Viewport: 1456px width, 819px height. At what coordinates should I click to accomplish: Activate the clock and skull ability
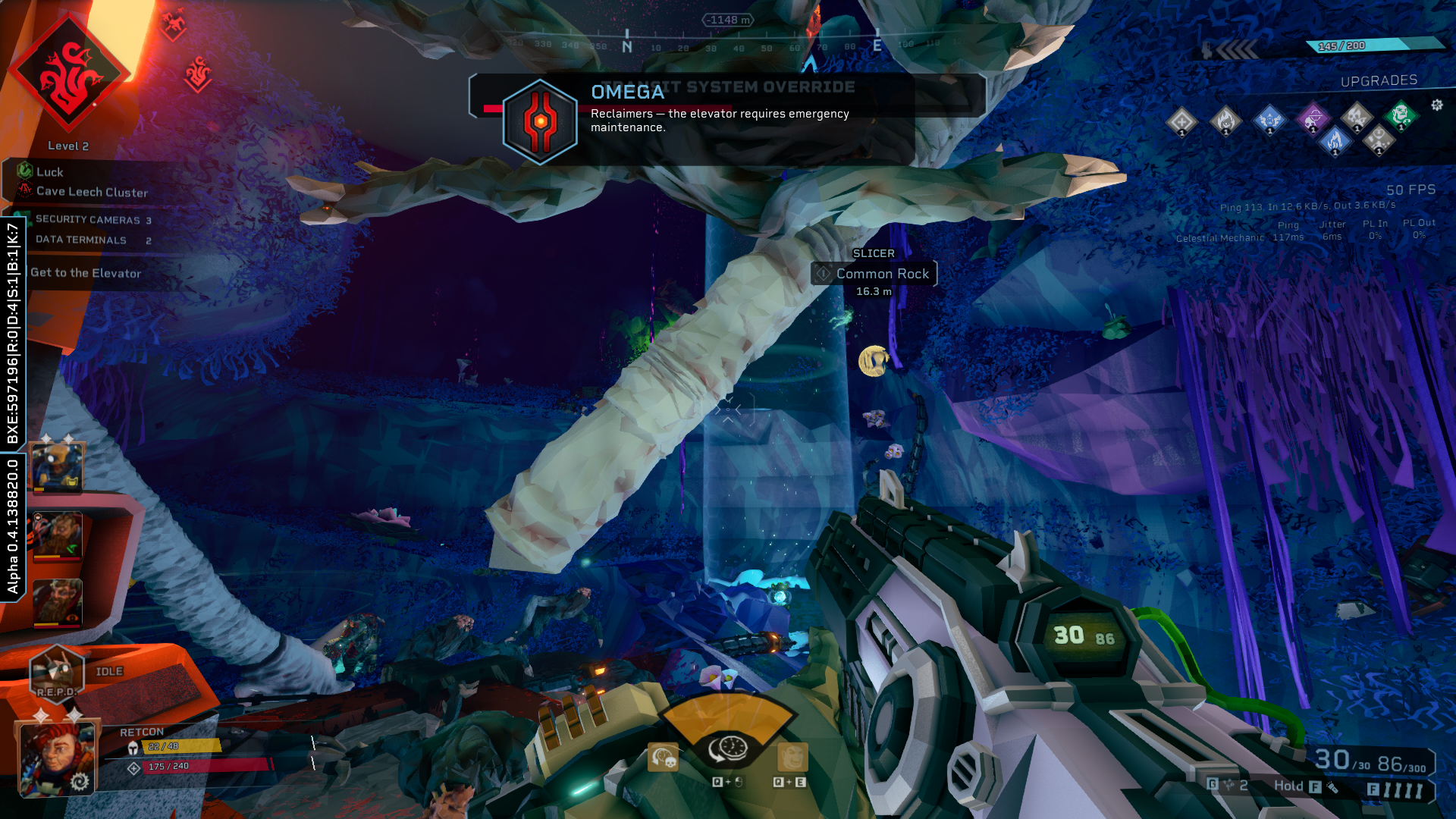664,758
